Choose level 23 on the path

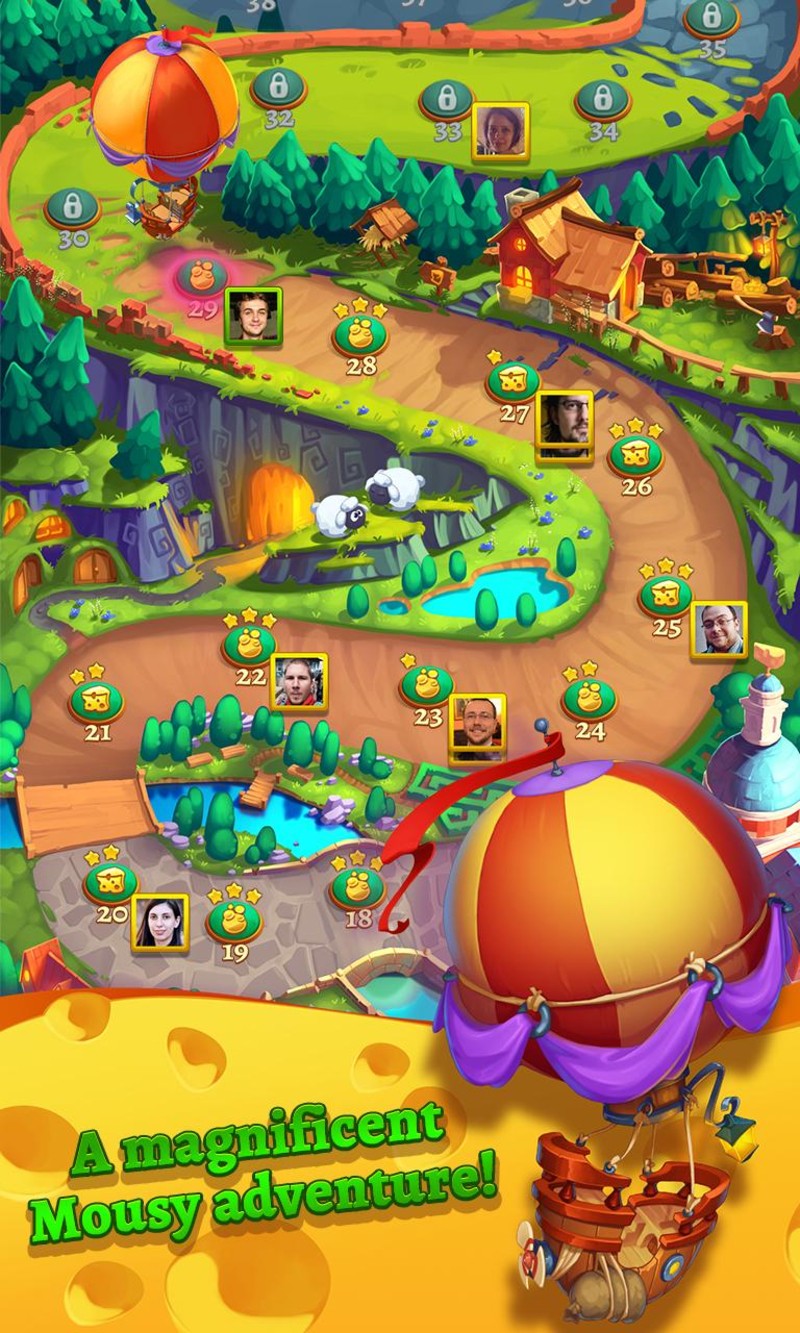(x=427, y=686)
